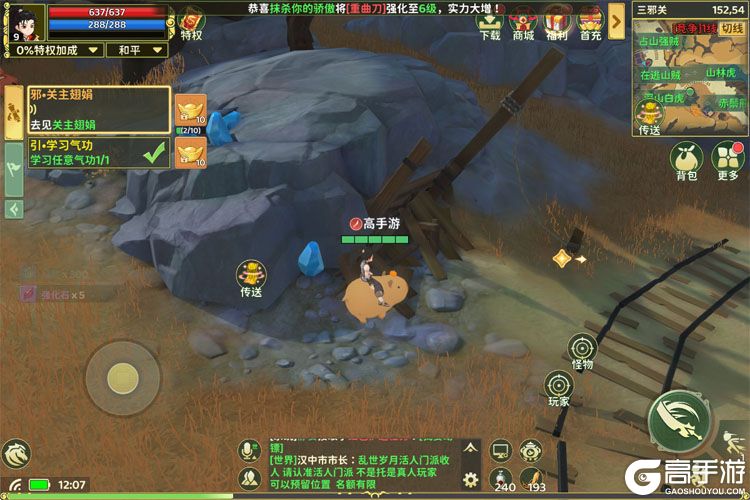This screenshot has height=500, width=750.
Task: Open the 0%特权加成 dropdown
Action: point(55,49)
